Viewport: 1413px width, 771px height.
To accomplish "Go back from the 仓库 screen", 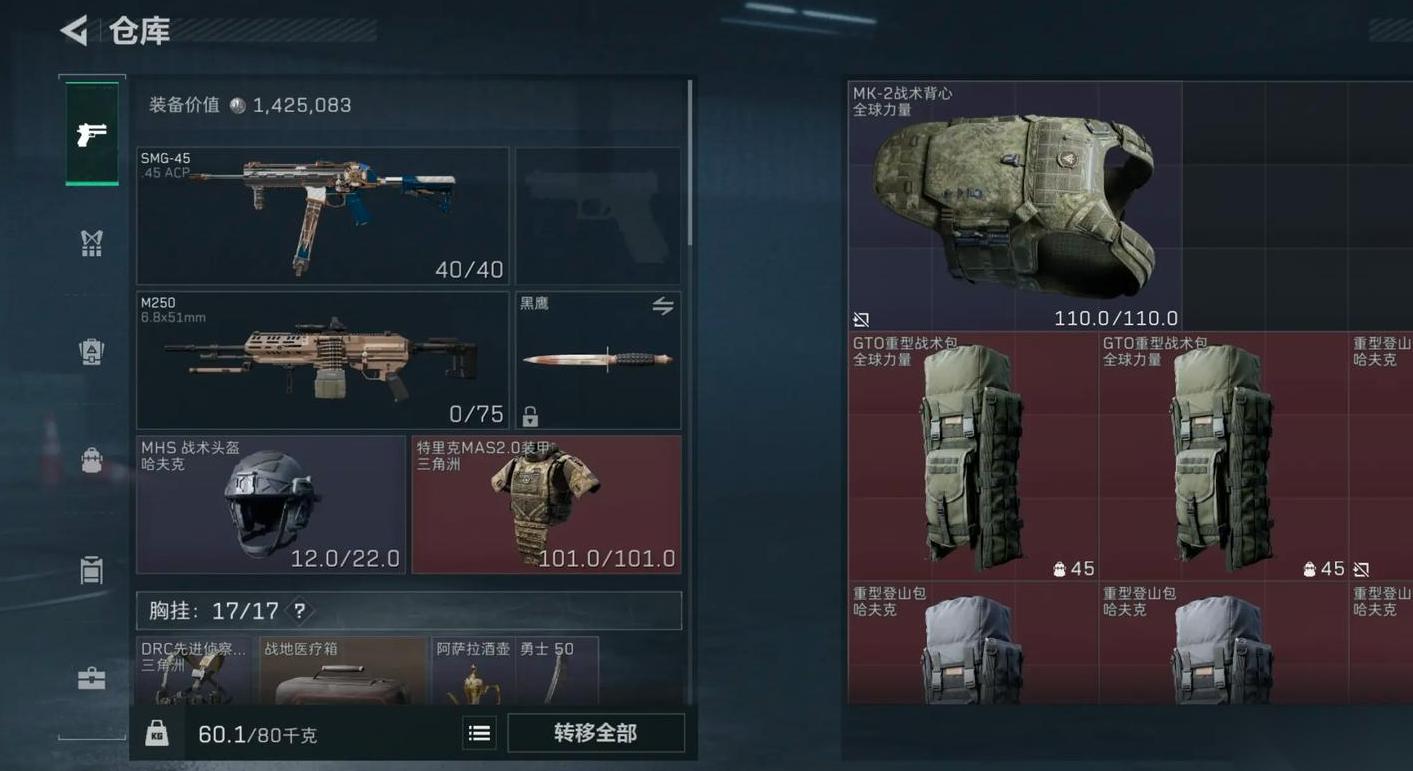I will point(74,31).
